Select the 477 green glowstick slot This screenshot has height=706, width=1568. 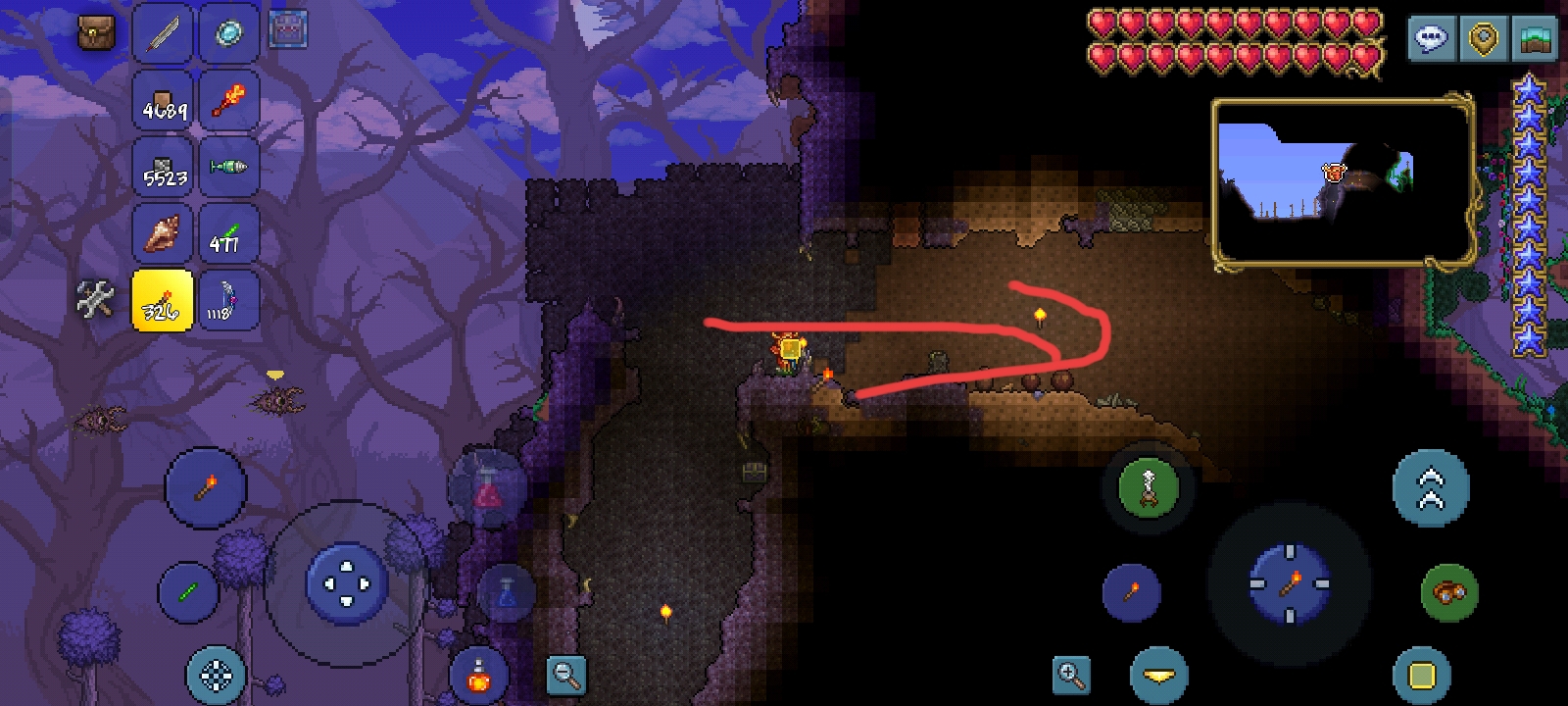click(x=228, y=234)
